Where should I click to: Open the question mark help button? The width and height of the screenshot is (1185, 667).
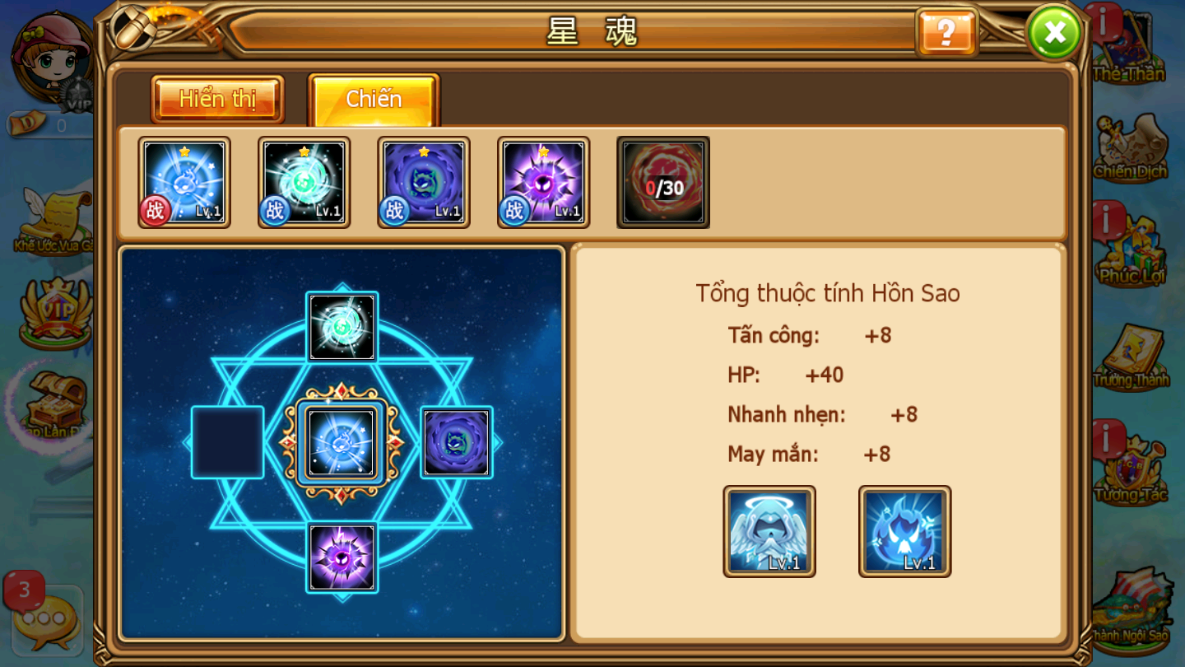click(945, 33)
